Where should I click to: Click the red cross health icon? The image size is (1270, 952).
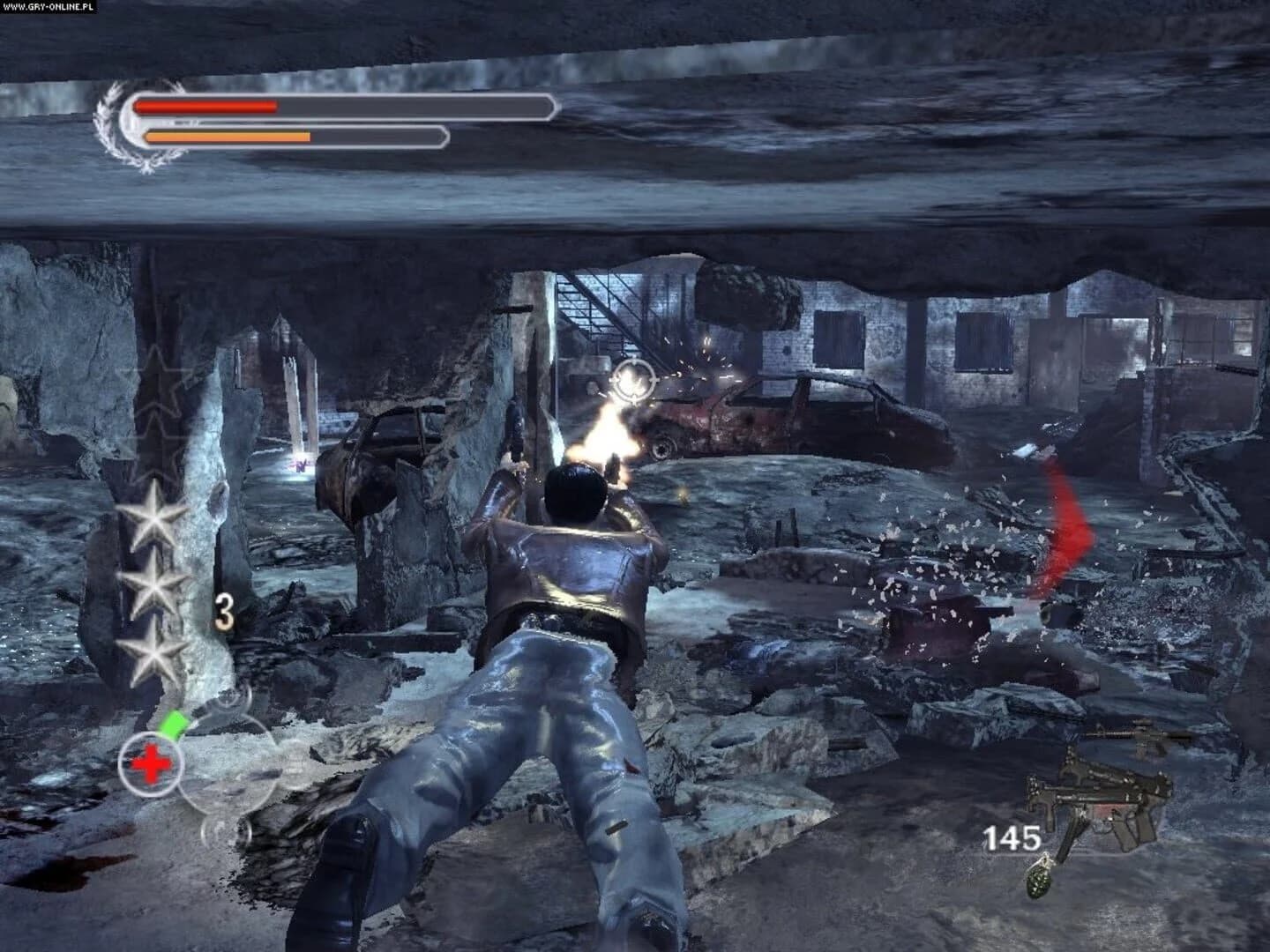(x=151, y=762)
